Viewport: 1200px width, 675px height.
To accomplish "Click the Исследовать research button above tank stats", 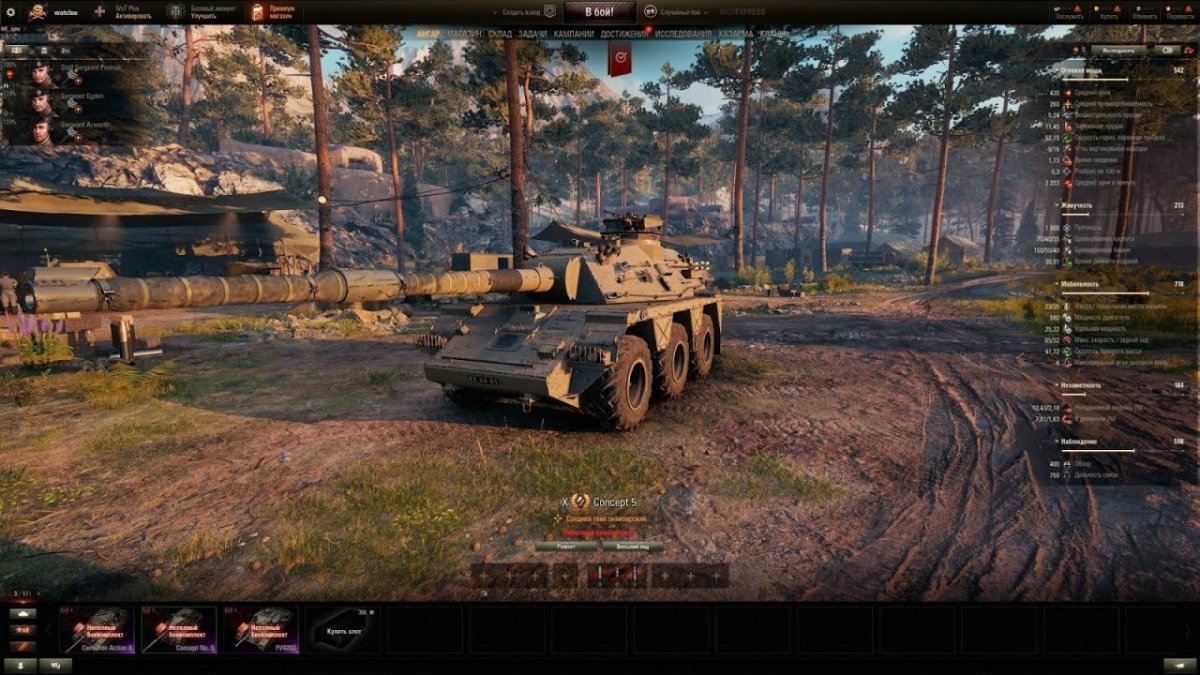I will point(1118,49).
